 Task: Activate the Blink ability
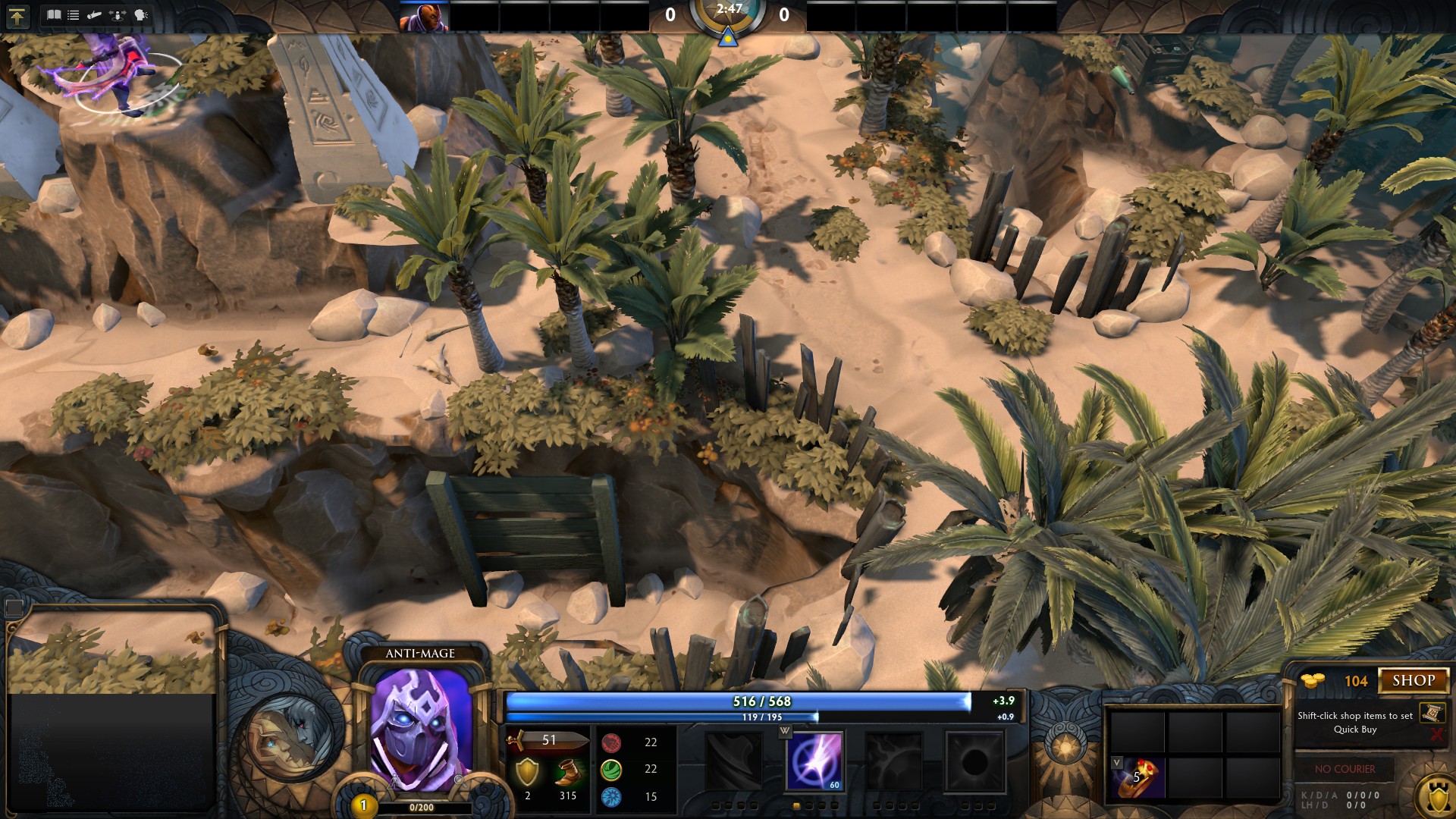click(814, 761)
